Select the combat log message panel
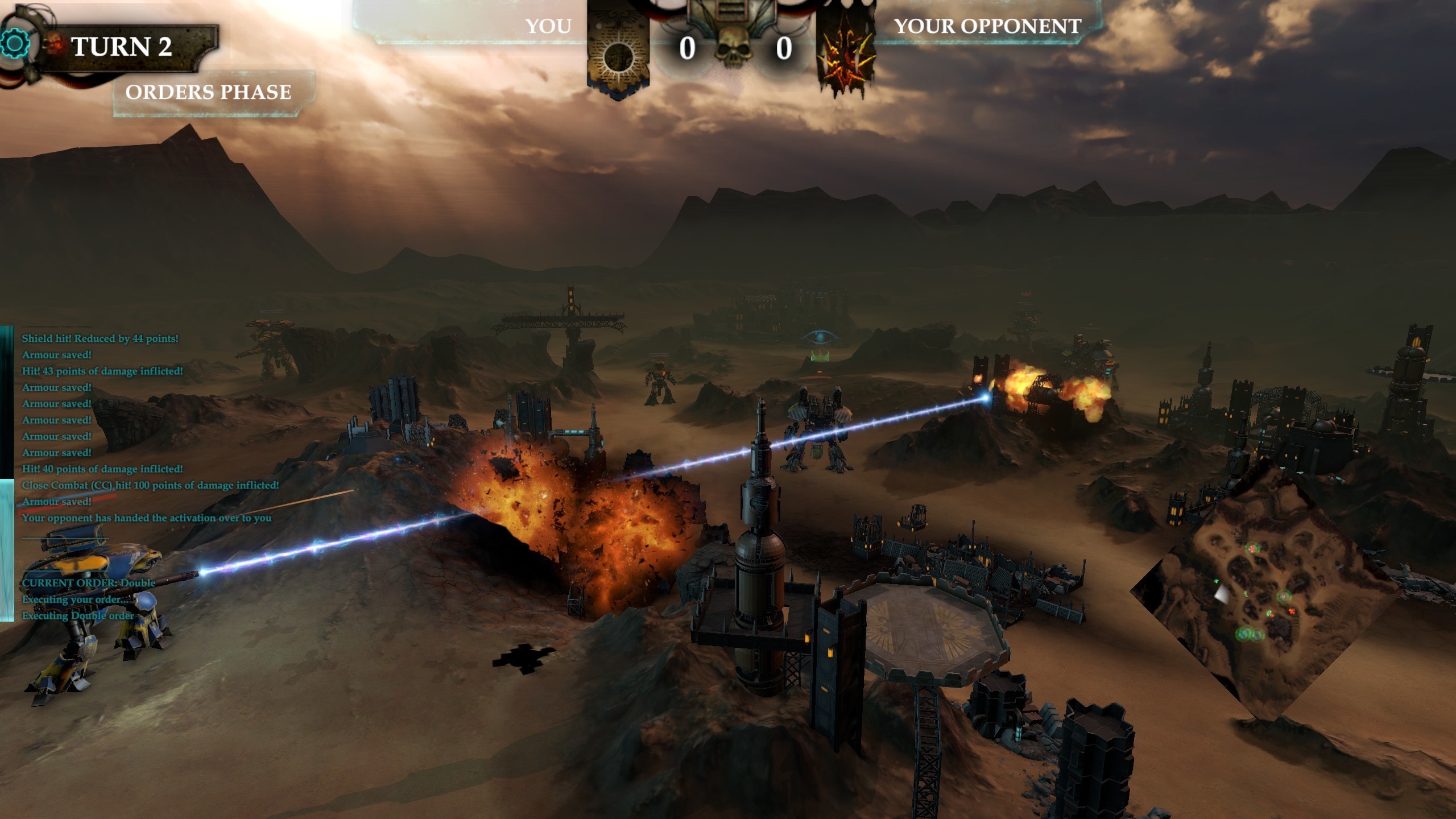The width and height of the screenshot is (1456, 819). [147, 428]
